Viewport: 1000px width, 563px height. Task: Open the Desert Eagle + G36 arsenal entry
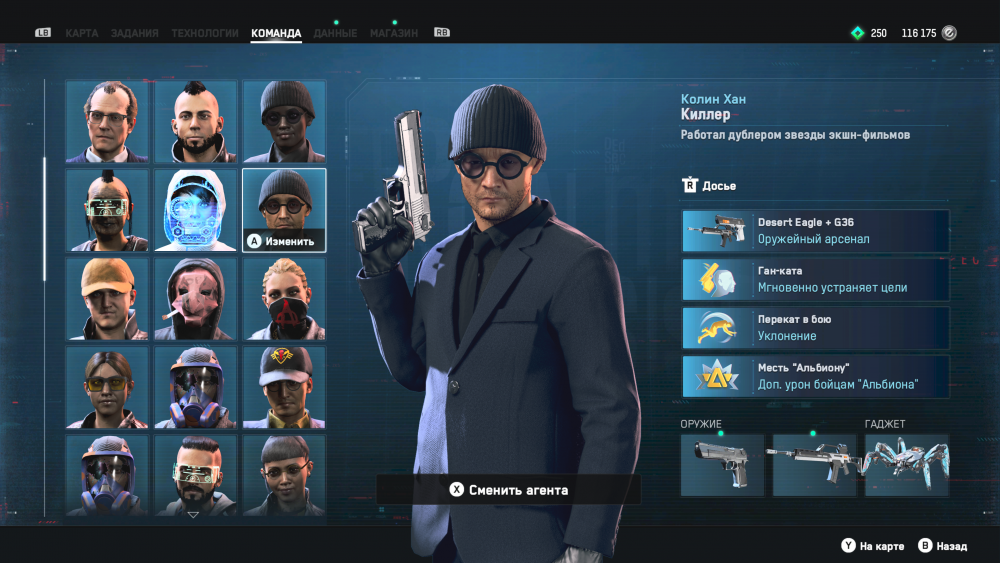point(815,231)
